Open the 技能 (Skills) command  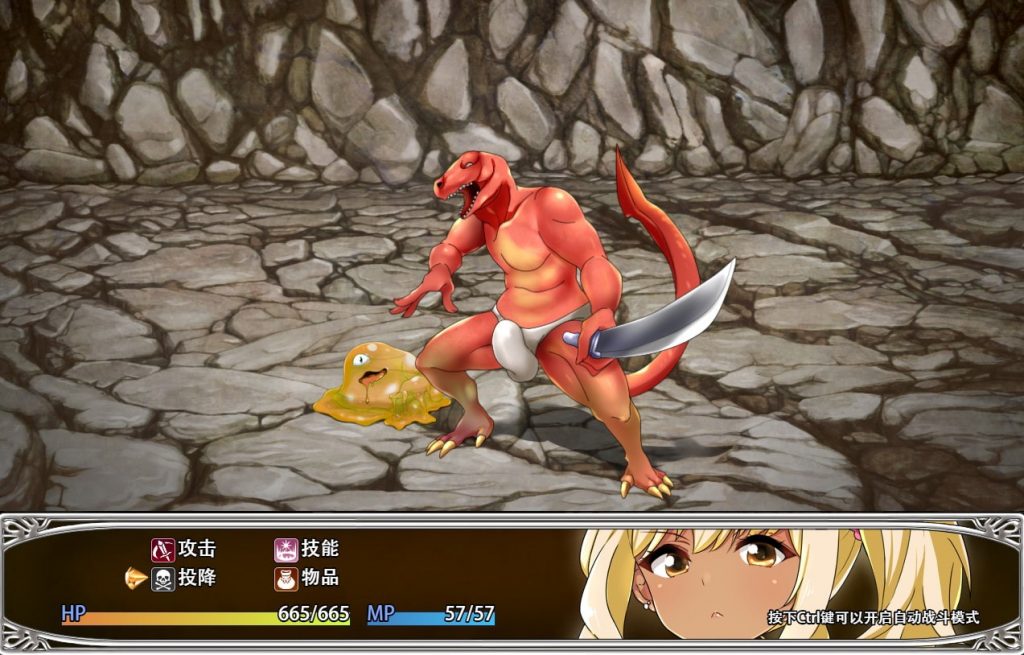point(308,549)
